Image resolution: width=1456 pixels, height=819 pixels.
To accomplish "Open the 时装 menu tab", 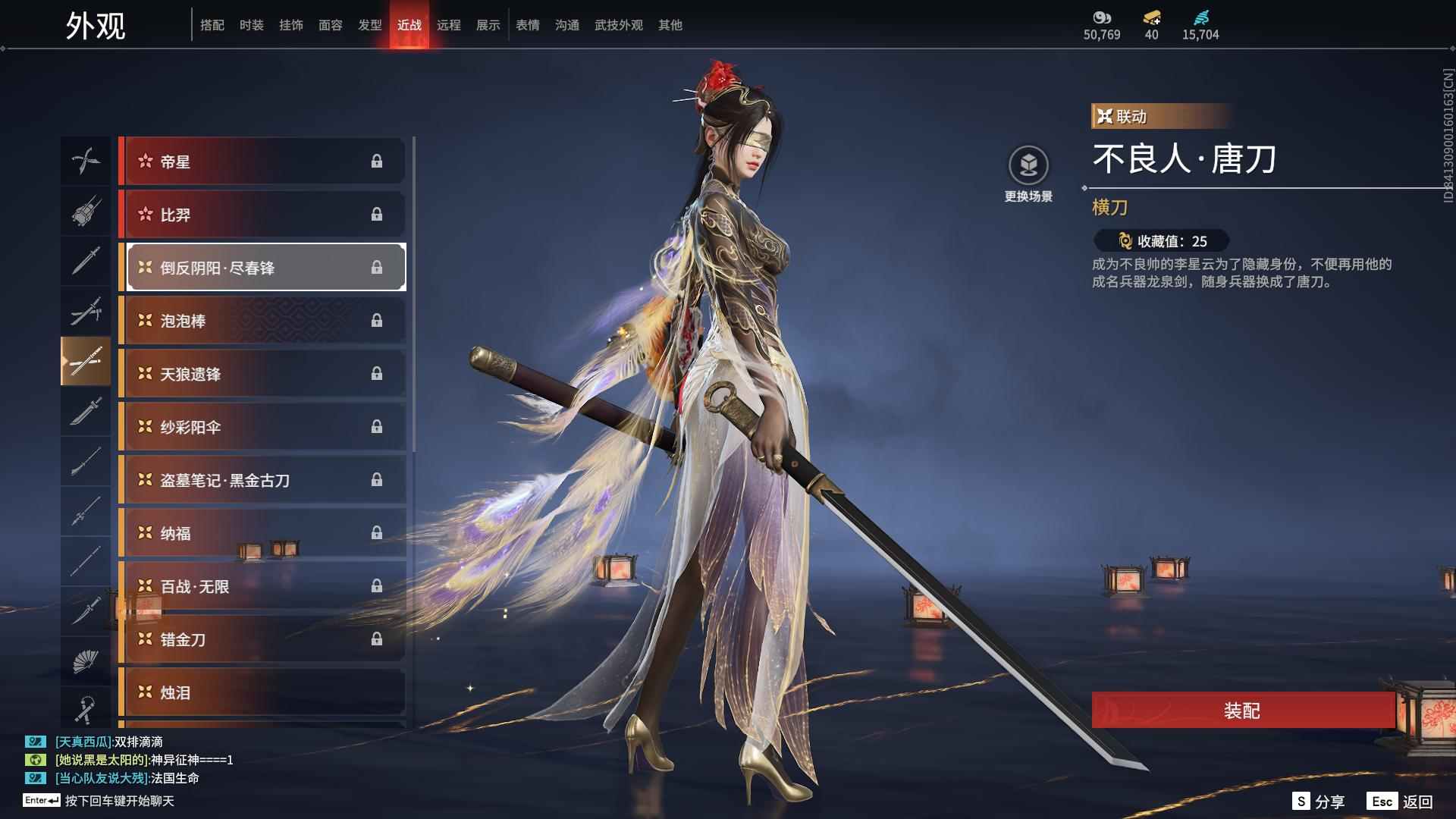I will [x=252, y=24].
